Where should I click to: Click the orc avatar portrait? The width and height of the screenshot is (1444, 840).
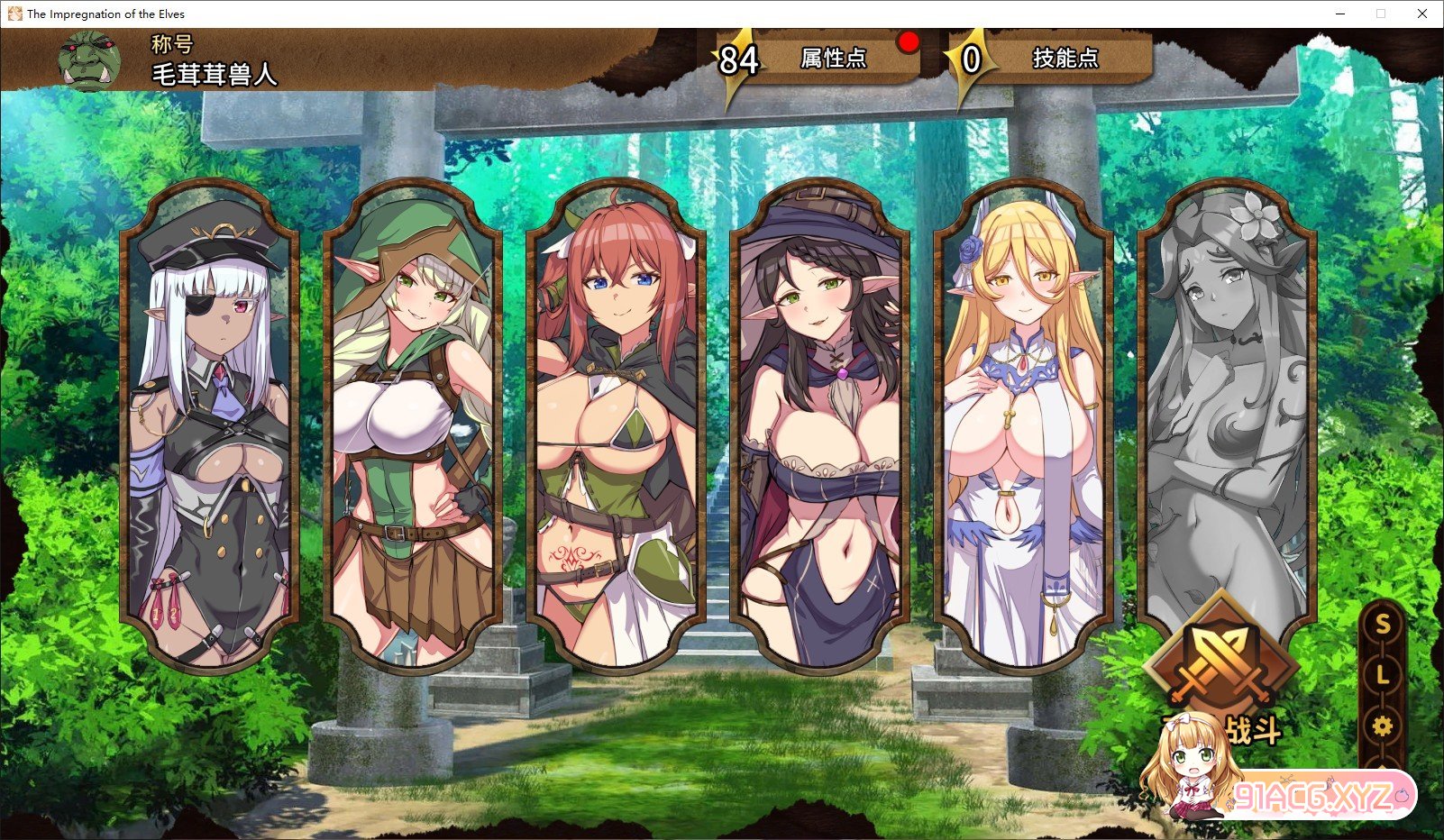pyautogui.click(x=89, y=61)
